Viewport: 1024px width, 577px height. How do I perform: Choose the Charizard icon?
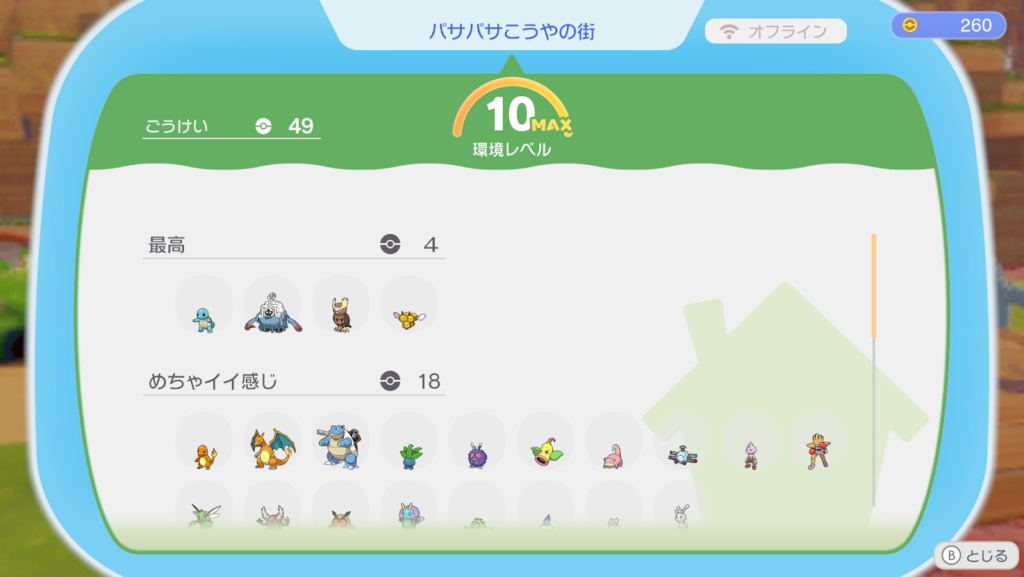click(x=272, y=450)
